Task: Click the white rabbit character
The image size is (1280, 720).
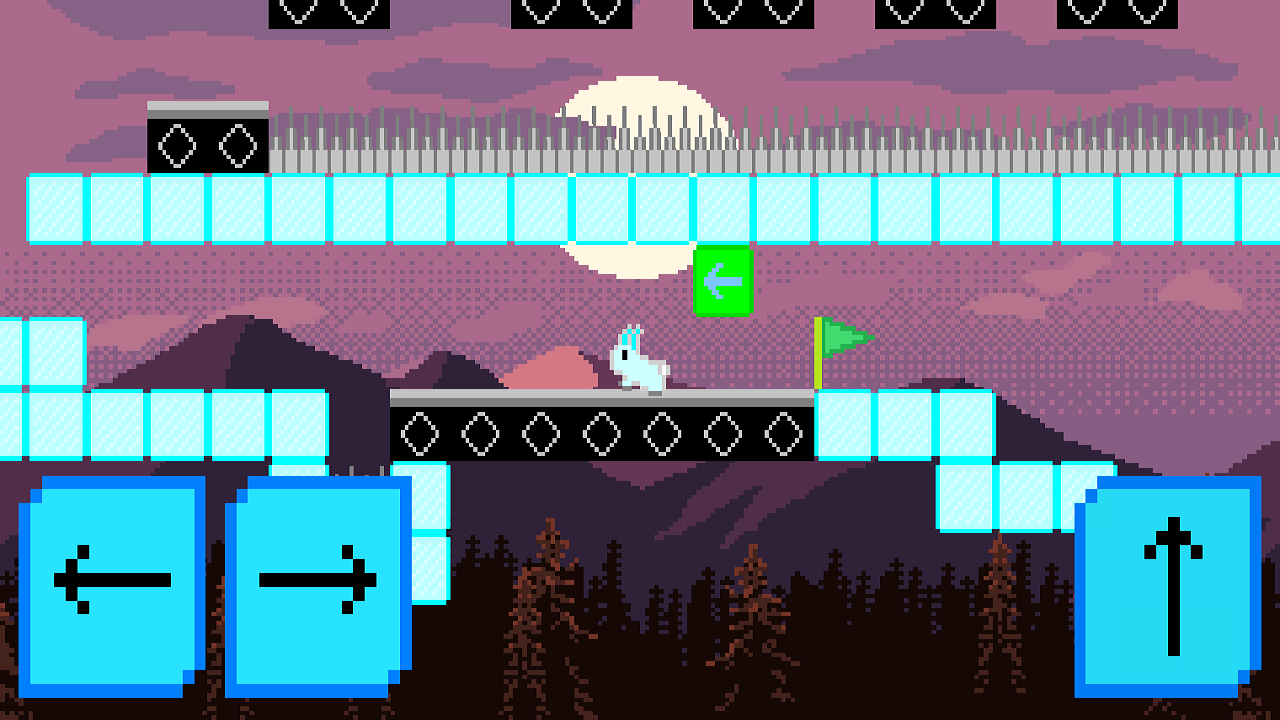Action: point(637,365)
